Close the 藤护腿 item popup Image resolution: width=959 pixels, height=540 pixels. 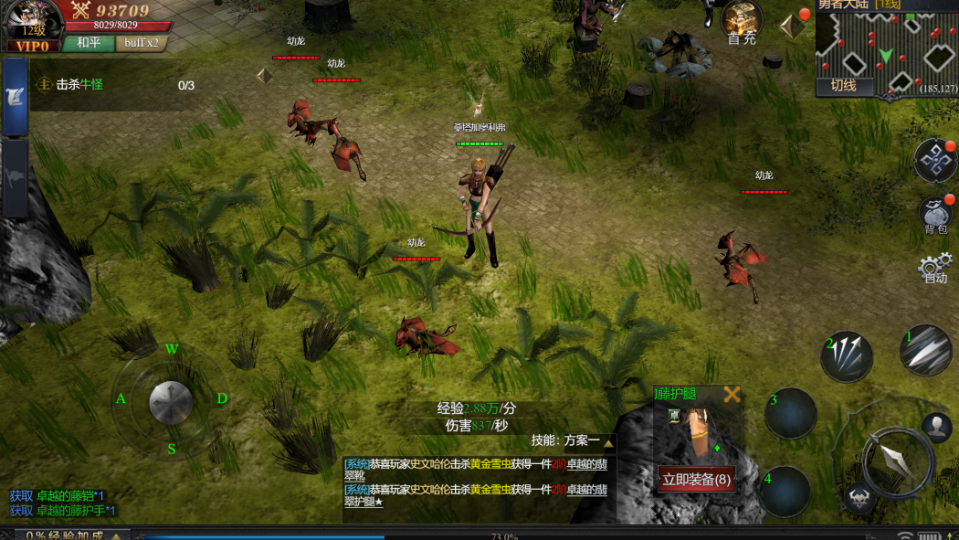(732, 394)
